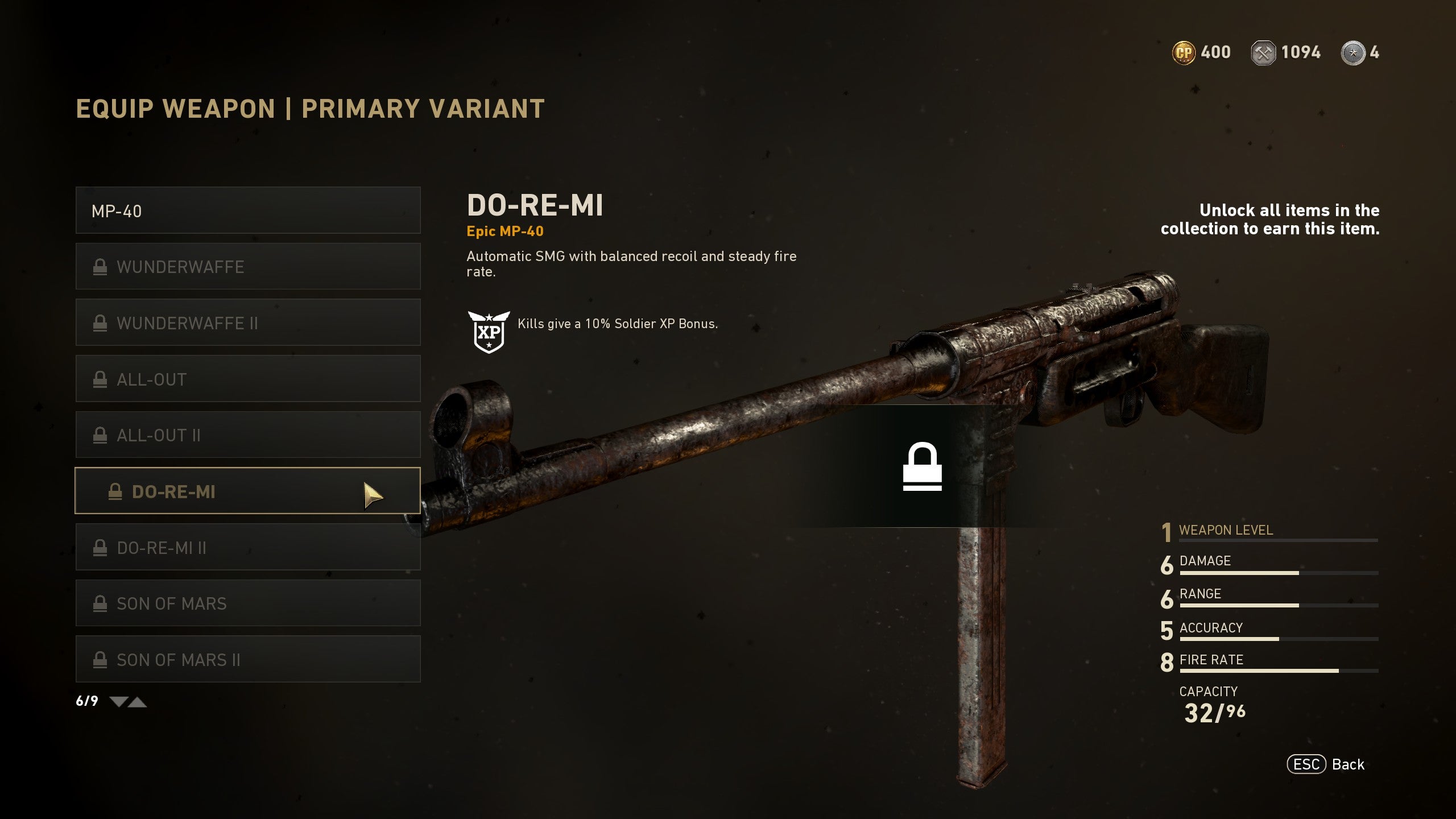The height and width of the screenshot is (819, 1456).
Task: Click the lock icon beside SON OF MARS II
Action: tap(101, 659)
